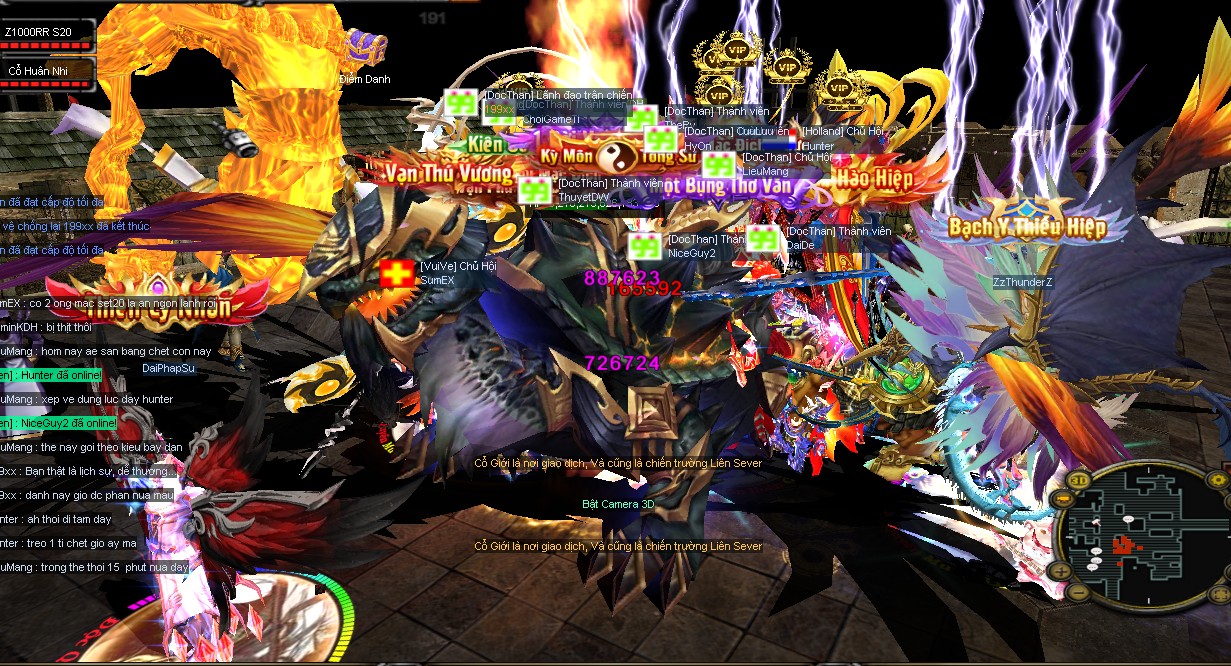Zoom in the minimap with the plus button
This screenshot has height=666, width=1231.
point(1061,571)
